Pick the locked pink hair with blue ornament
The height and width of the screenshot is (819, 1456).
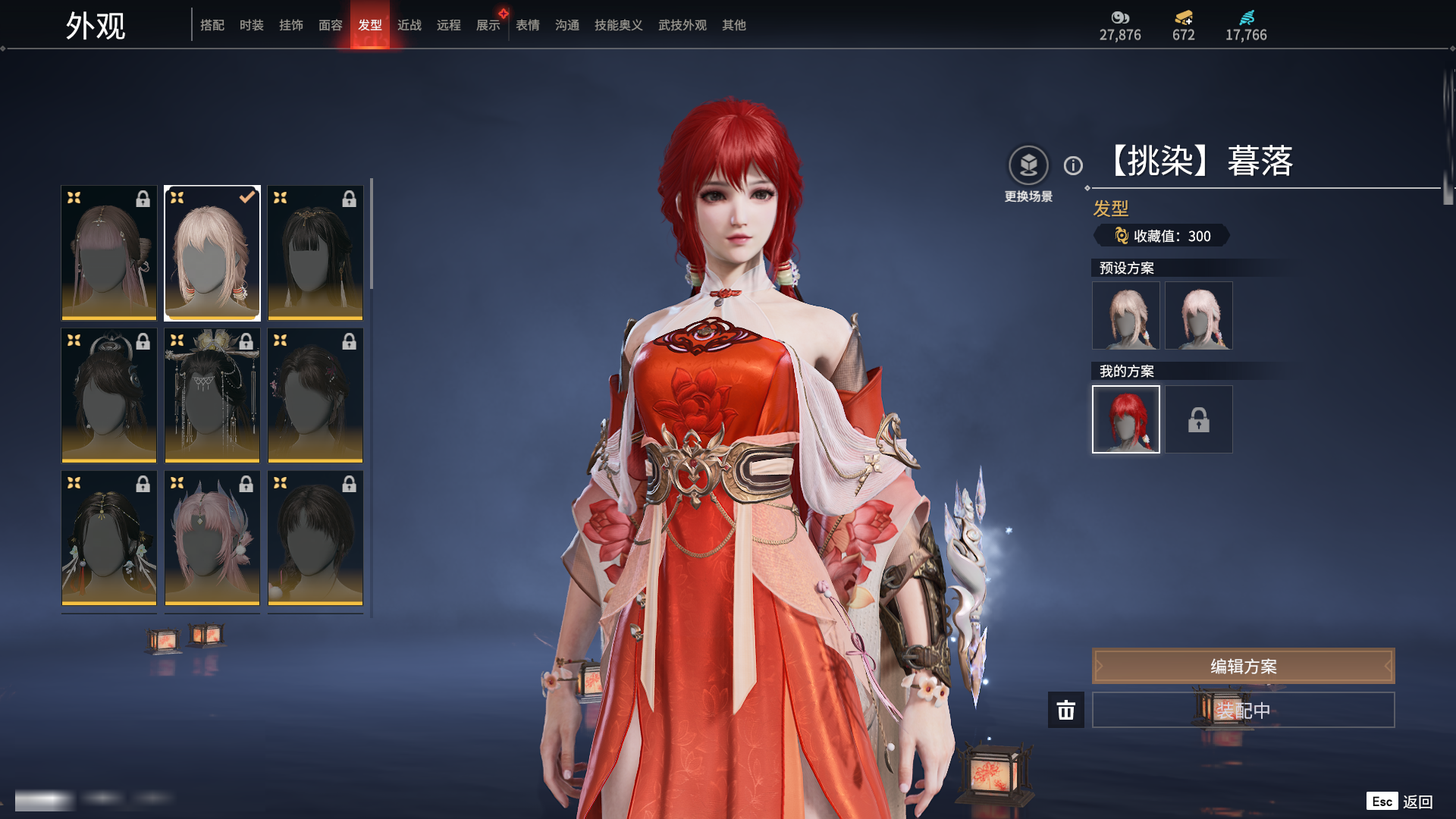[212, 538]
